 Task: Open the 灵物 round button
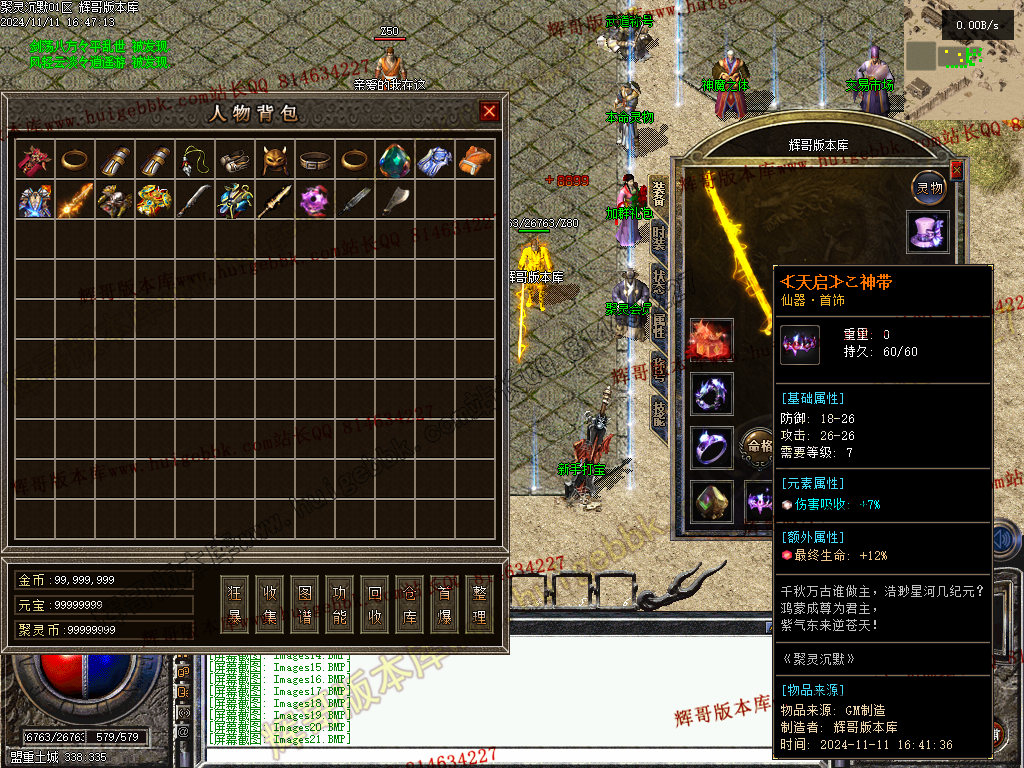click(x=929, y=187)
